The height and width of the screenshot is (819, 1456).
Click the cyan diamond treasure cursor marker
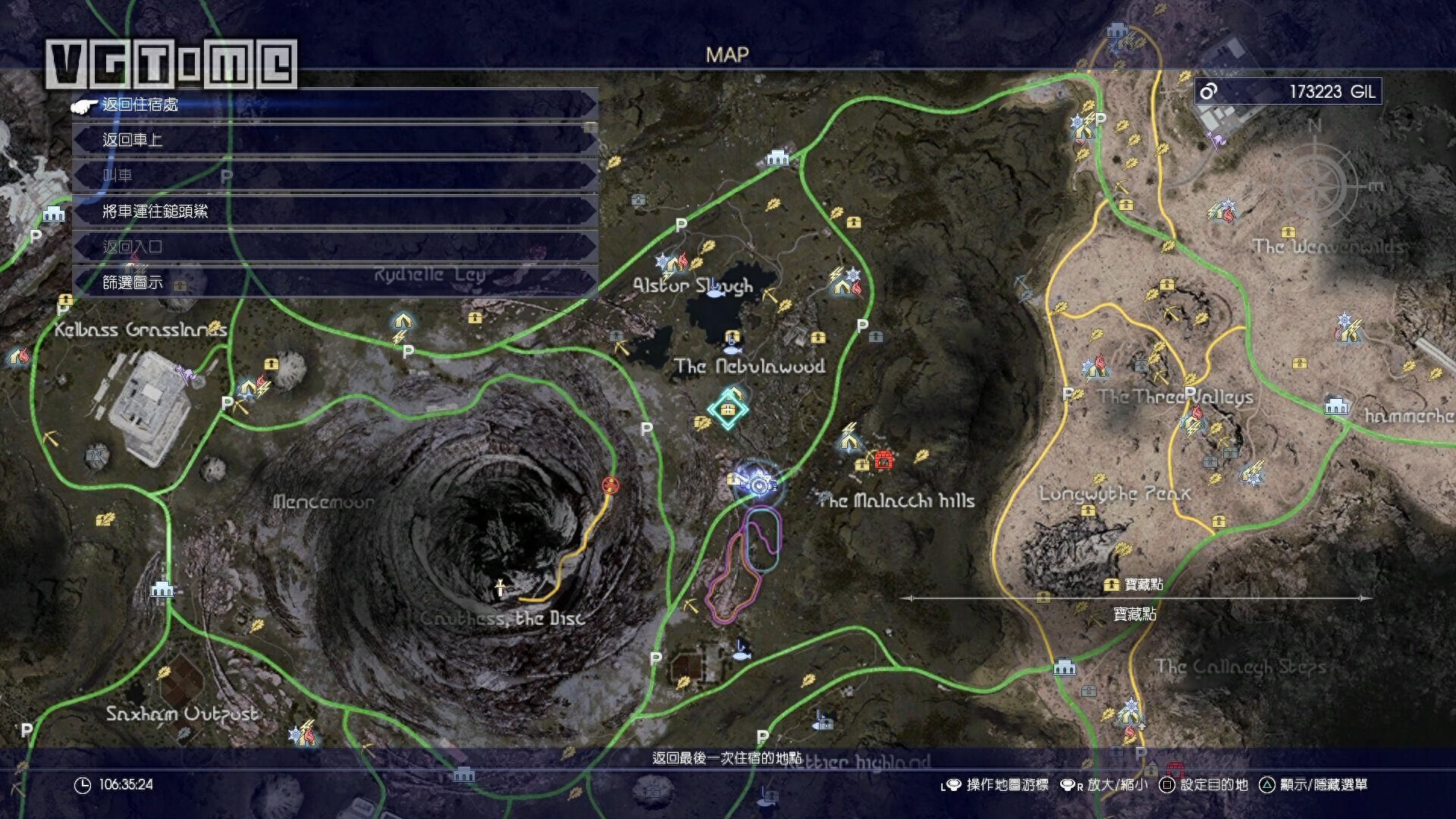[x=728, y=411]
